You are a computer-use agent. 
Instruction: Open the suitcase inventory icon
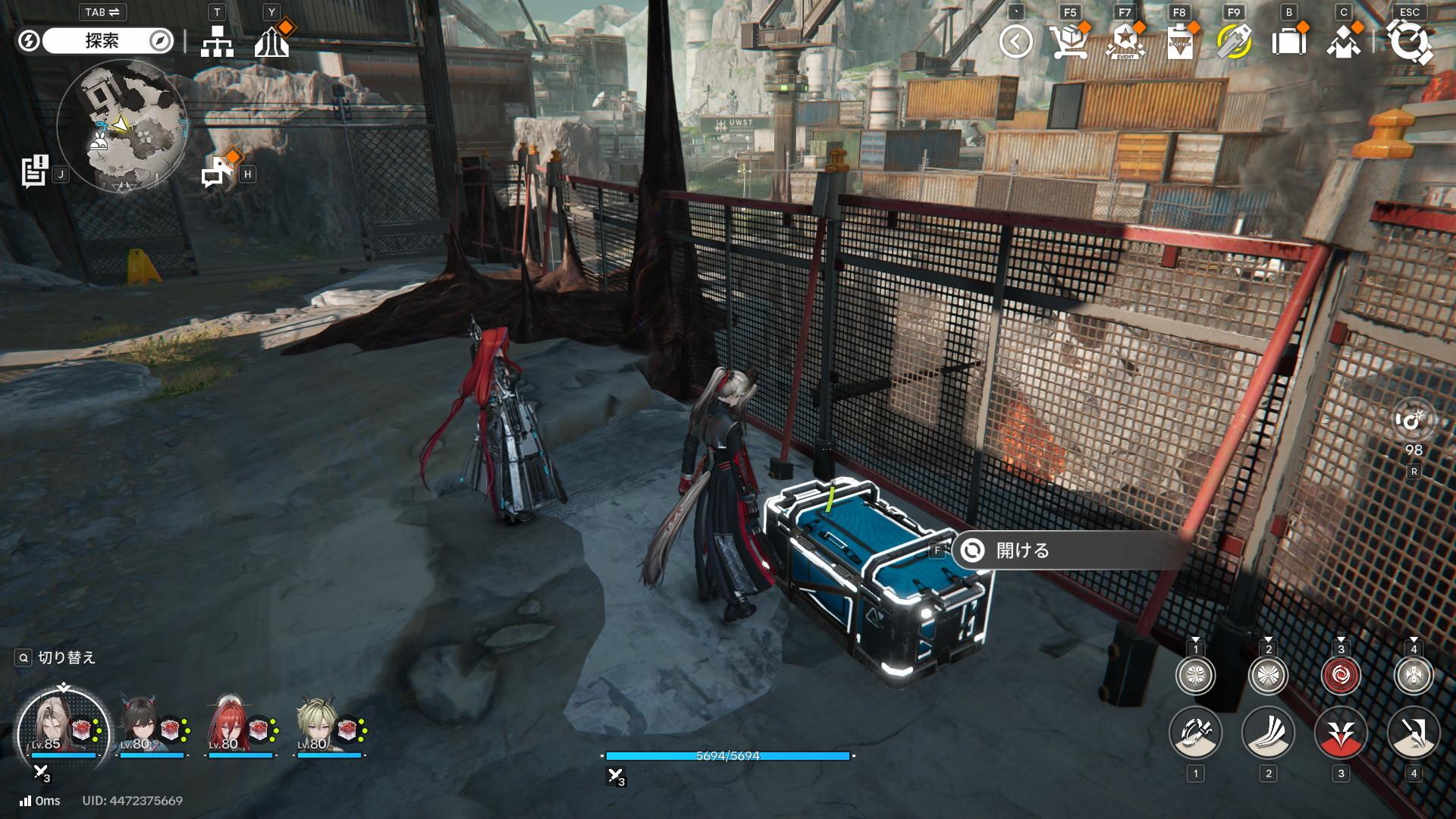tap(1288, 42)
